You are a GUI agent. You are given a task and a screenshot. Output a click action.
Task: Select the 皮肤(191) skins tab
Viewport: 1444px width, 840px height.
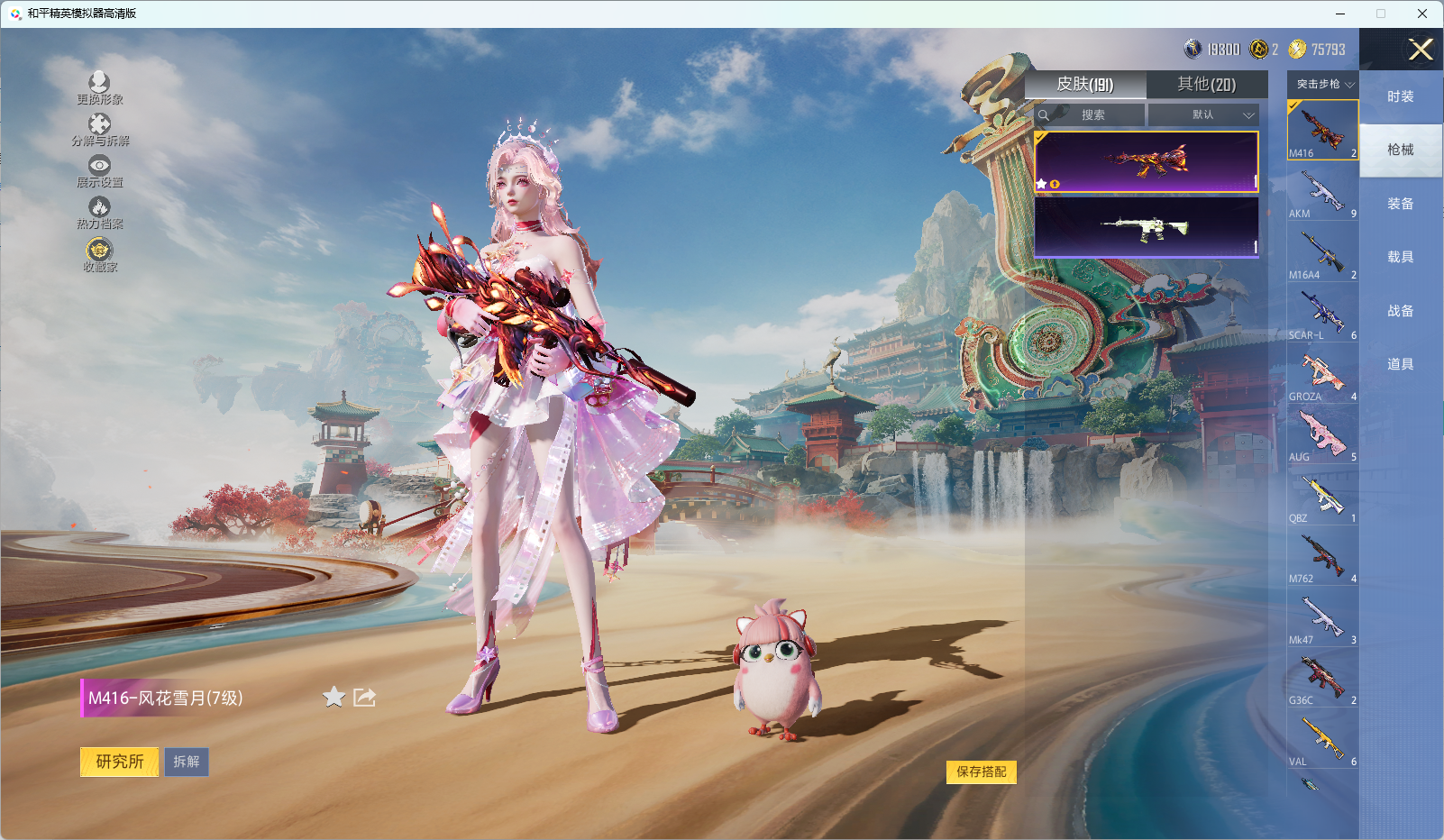pos(1085,85)
